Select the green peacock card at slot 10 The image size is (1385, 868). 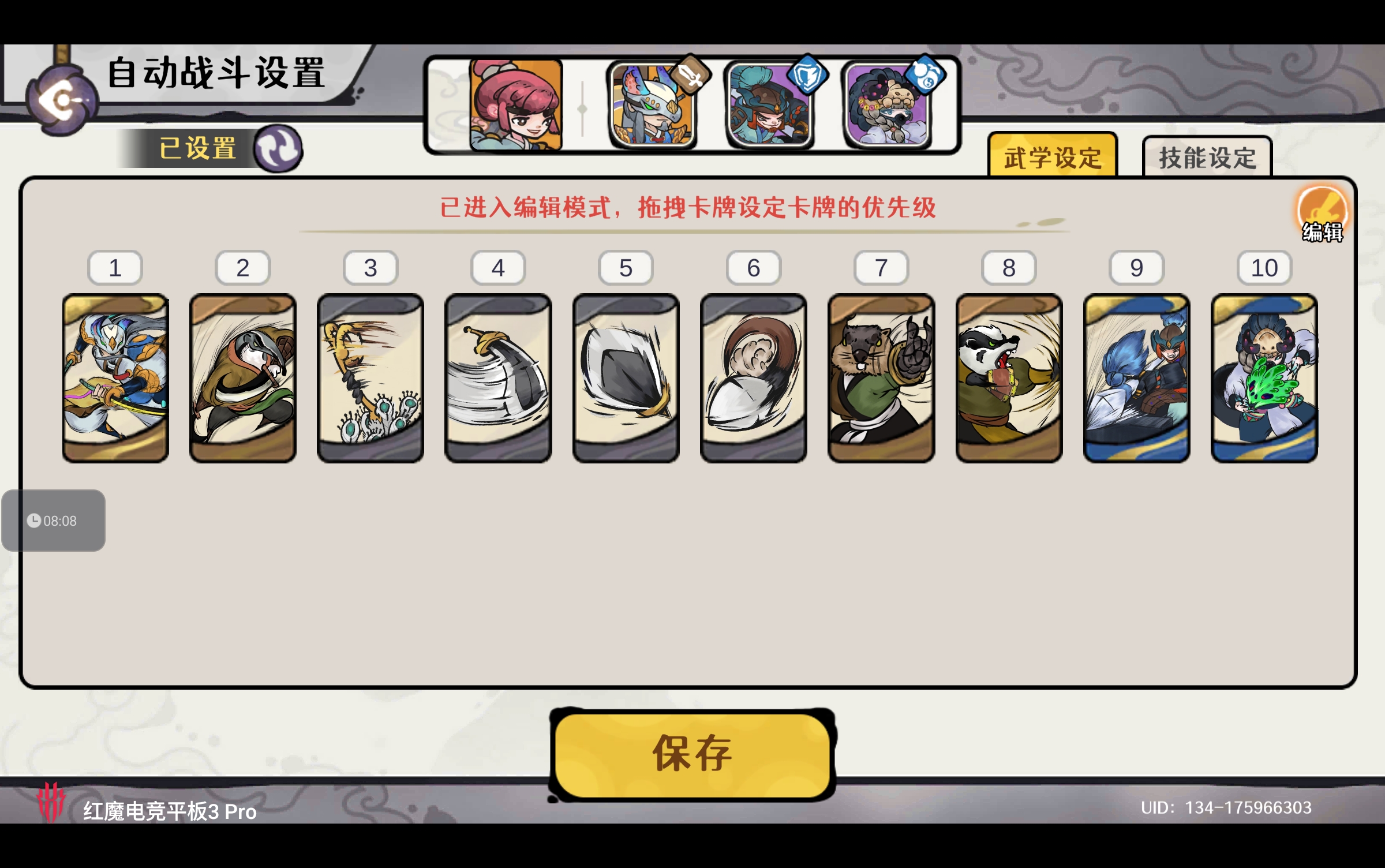coord(1264,381)
